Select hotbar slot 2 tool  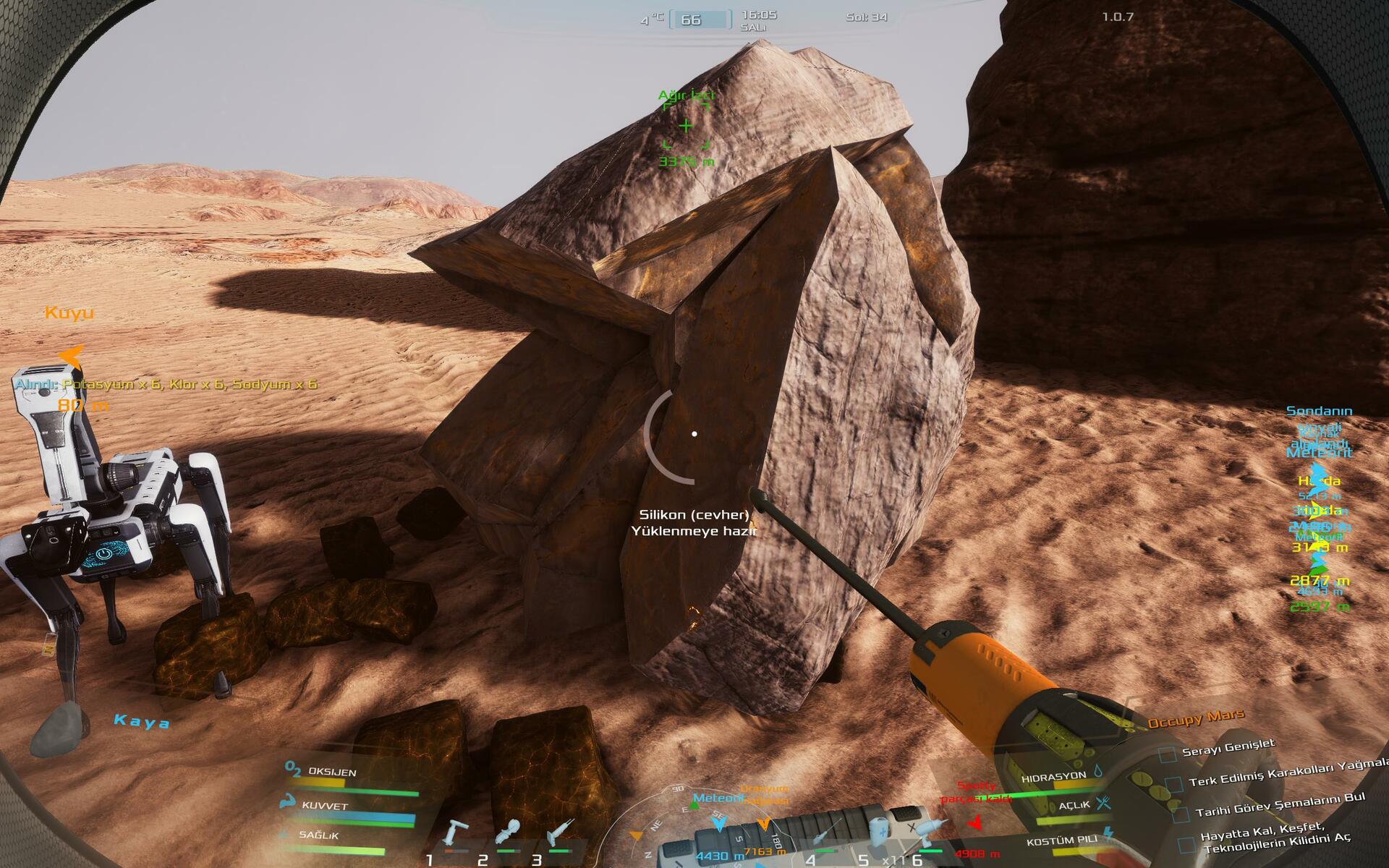[509, 833]
